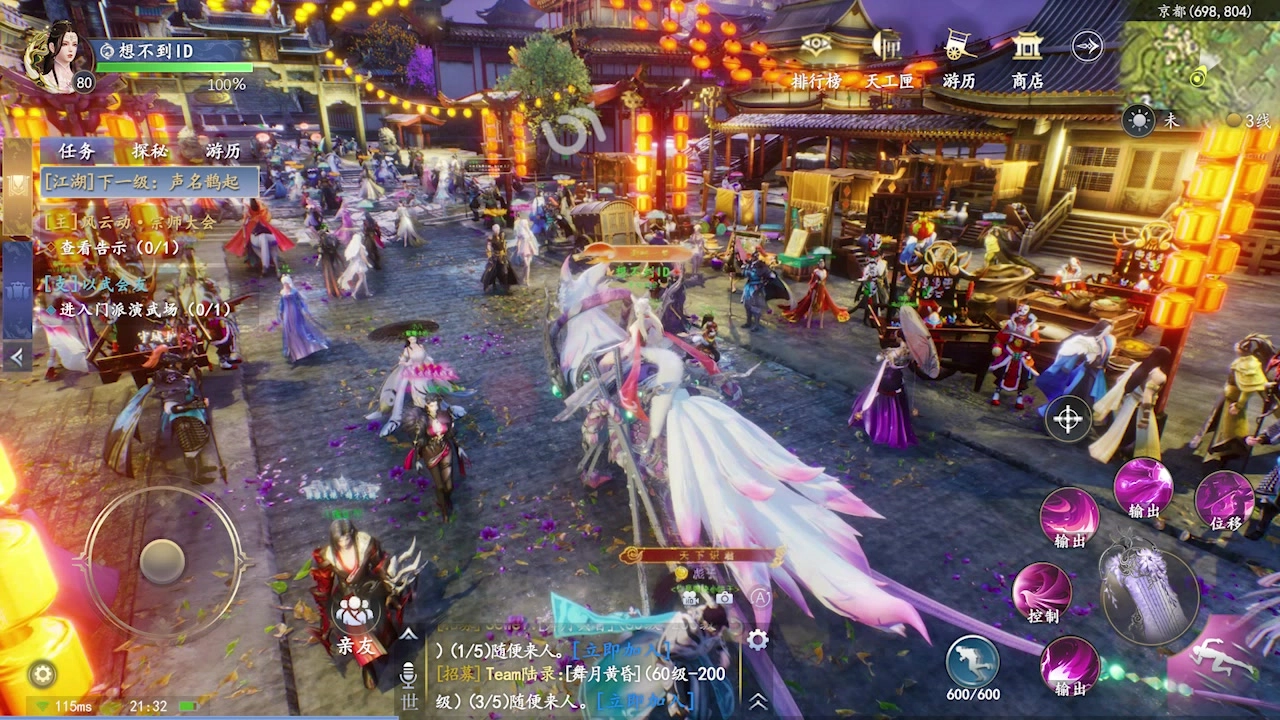Collapse the quest panel via the left arrow
This screenshot has width=1280, height=720.
point(16,356)
